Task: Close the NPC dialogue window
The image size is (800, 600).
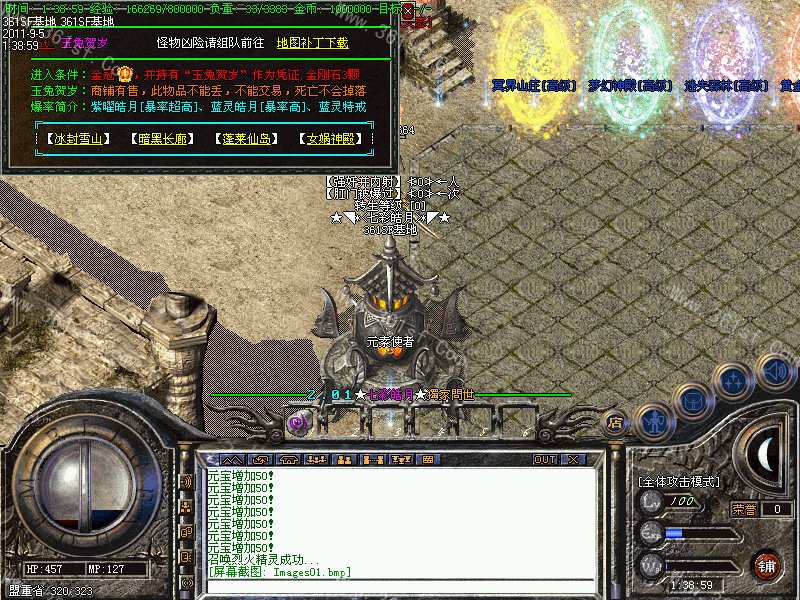Action: pos(406,9)
